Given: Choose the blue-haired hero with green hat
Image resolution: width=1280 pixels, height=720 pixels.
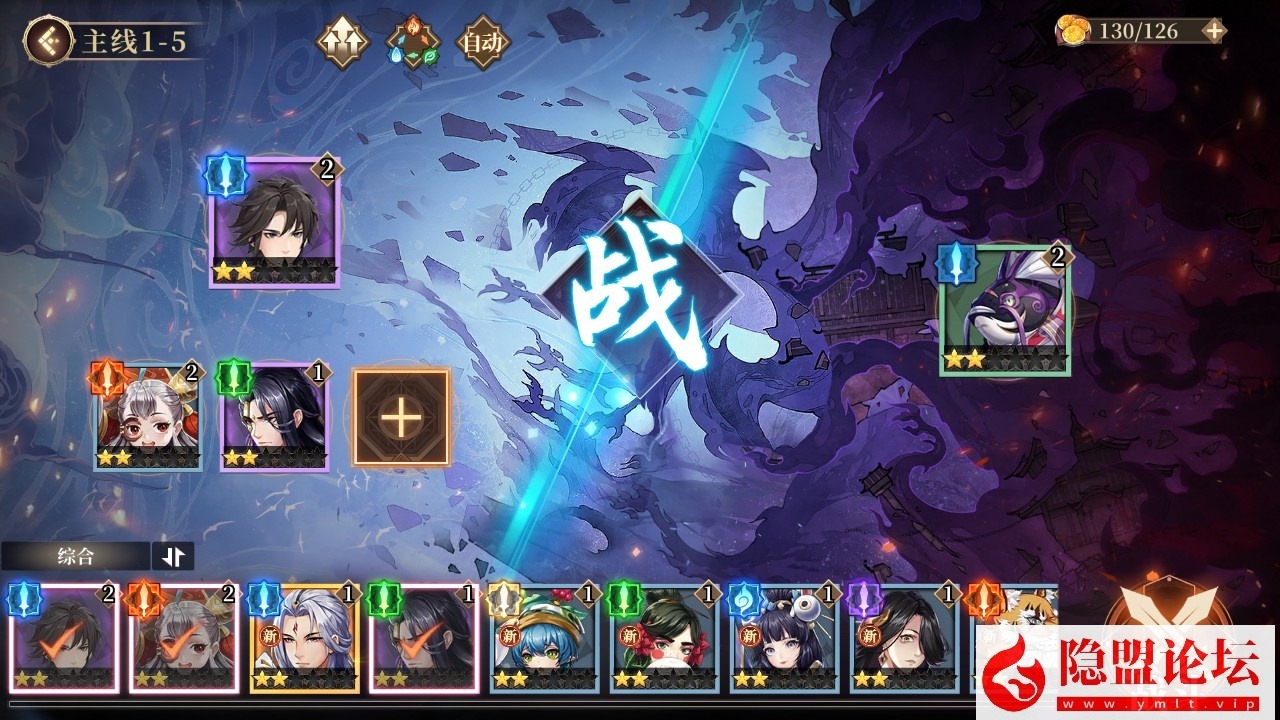Looking at the screenshot, I should click(x=544, y=639).
